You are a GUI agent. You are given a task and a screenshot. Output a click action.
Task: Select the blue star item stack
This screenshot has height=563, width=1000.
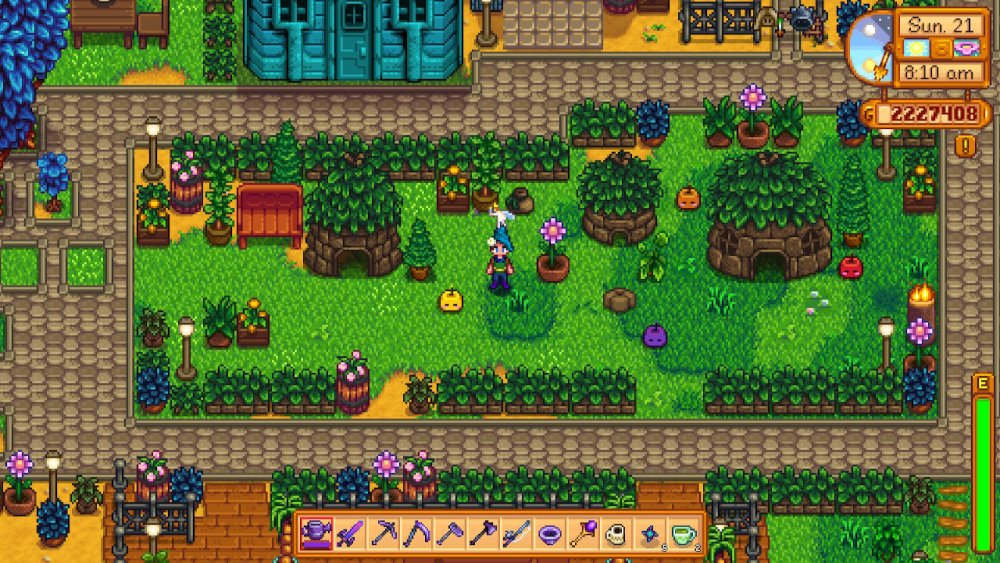coord(648,533)
